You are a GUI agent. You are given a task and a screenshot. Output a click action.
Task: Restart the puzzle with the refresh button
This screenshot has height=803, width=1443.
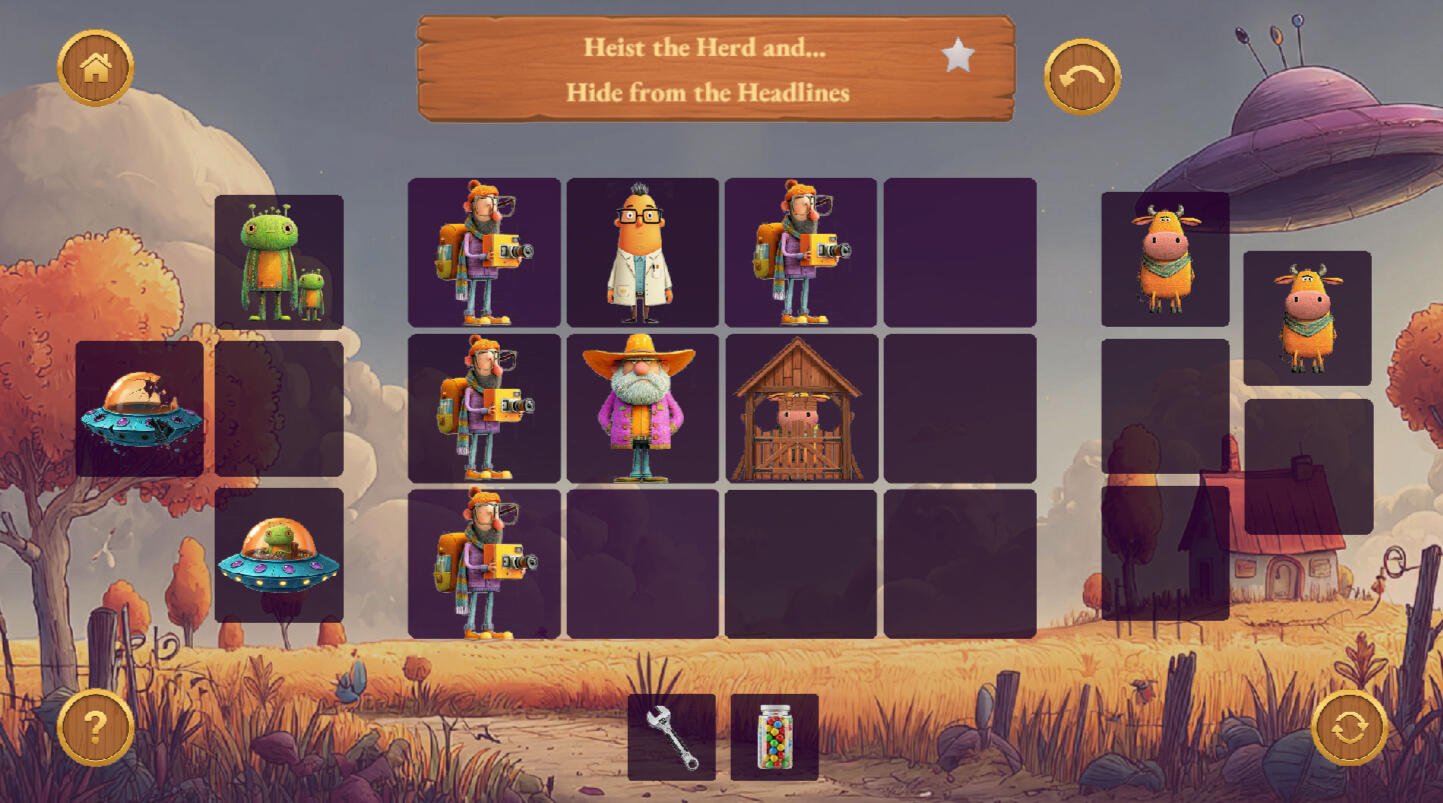click(1349, 727)
